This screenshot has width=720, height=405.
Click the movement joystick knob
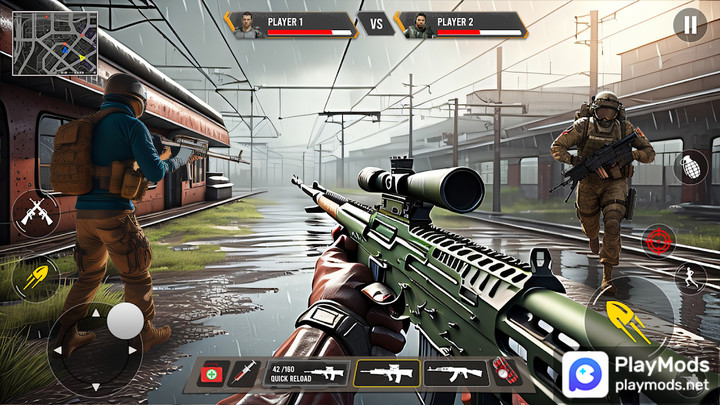(125, 320)
